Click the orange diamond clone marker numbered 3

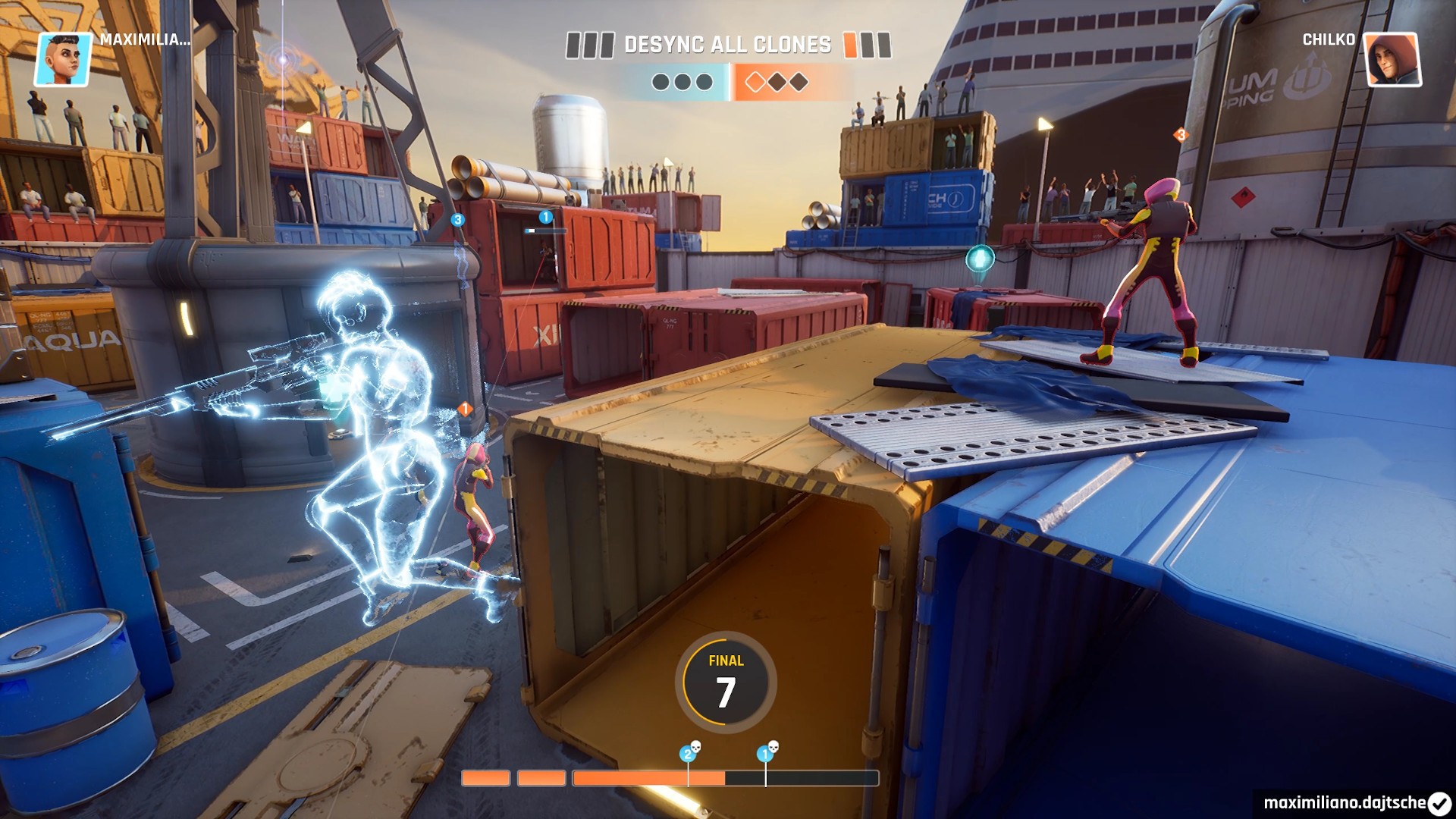(1181, 135)
